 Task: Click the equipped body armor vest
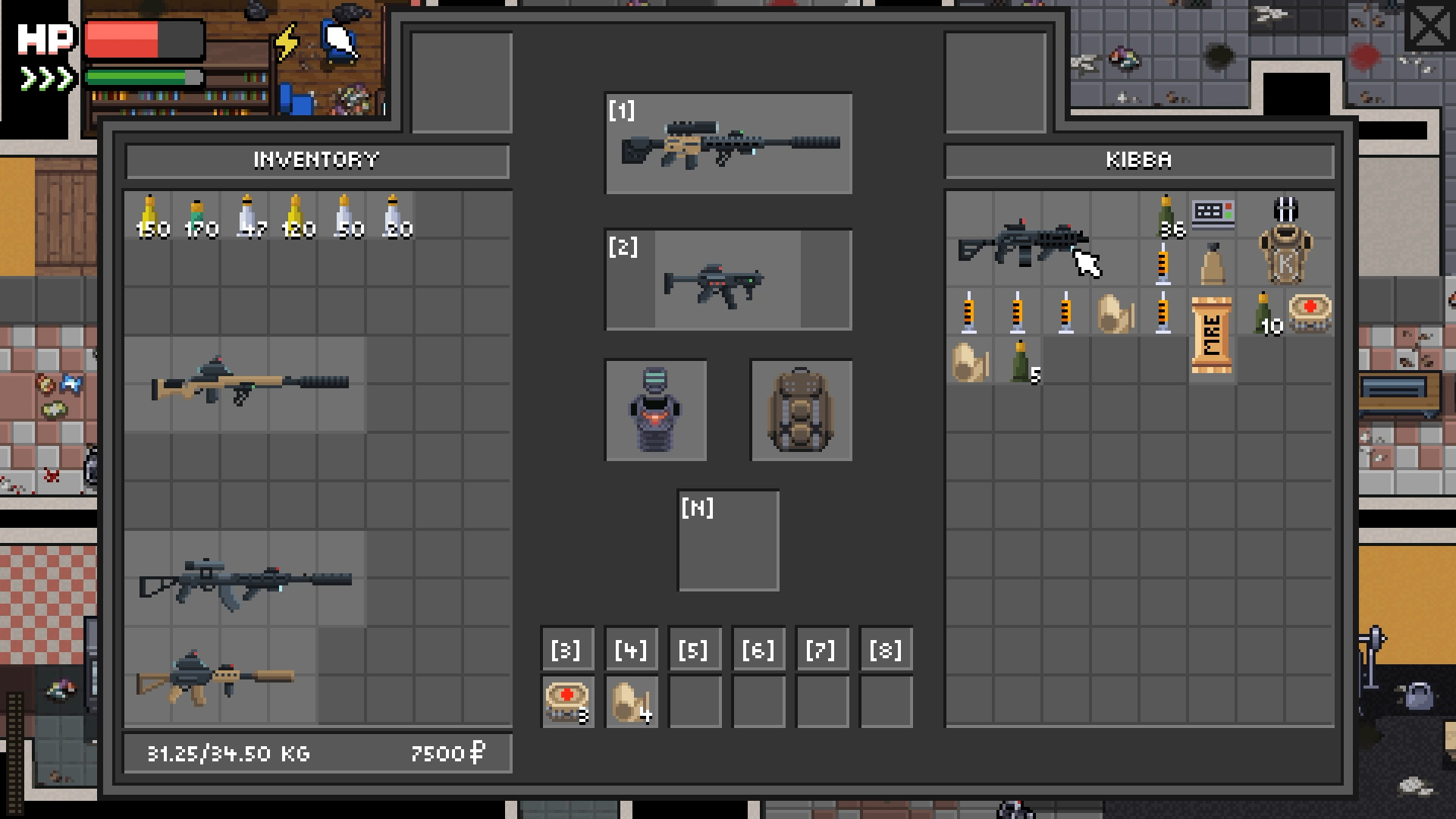[x=655, y=410]
